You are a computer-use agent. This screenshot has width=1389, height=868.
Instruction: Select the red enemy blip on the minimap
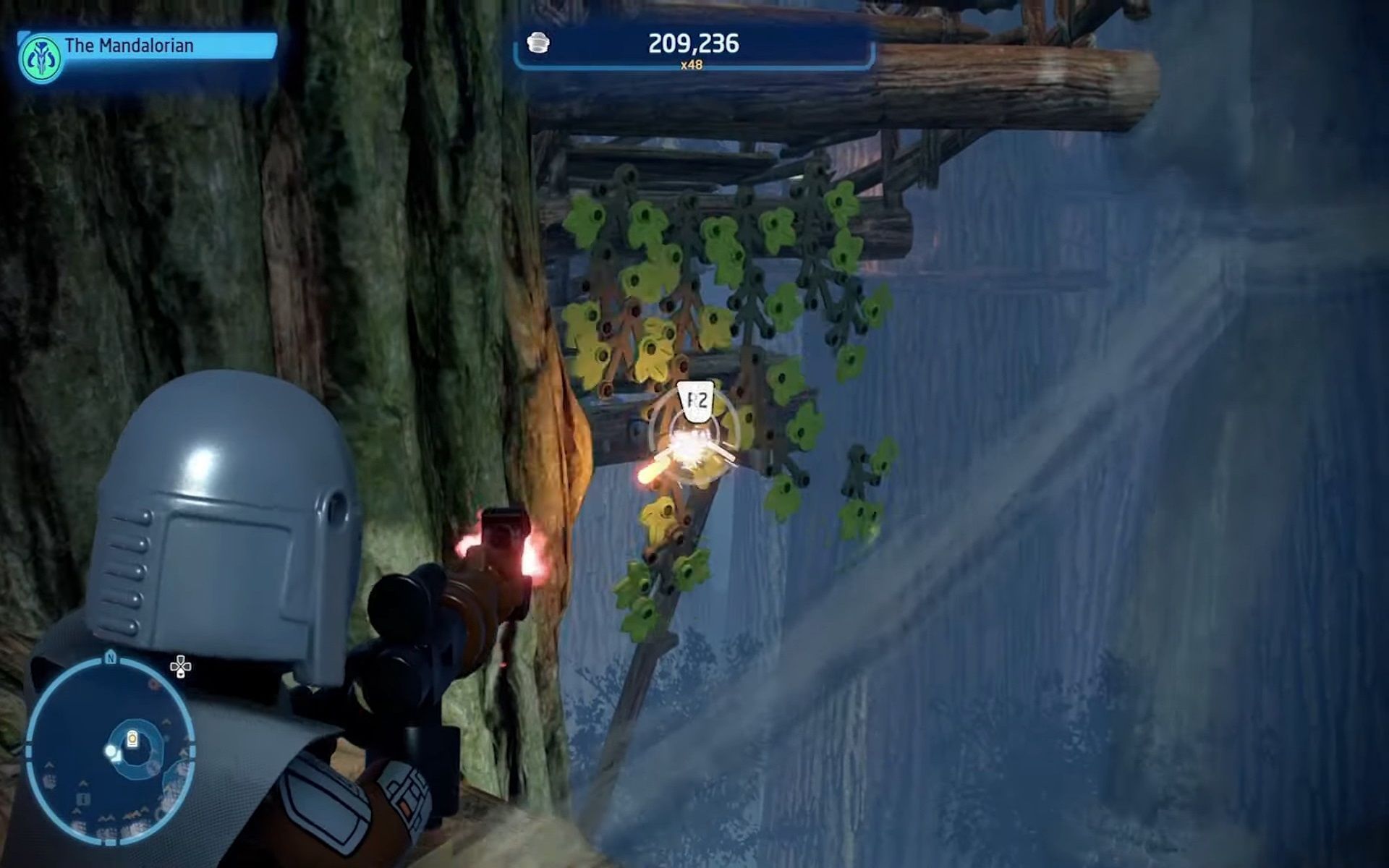(x=153, y=684)
